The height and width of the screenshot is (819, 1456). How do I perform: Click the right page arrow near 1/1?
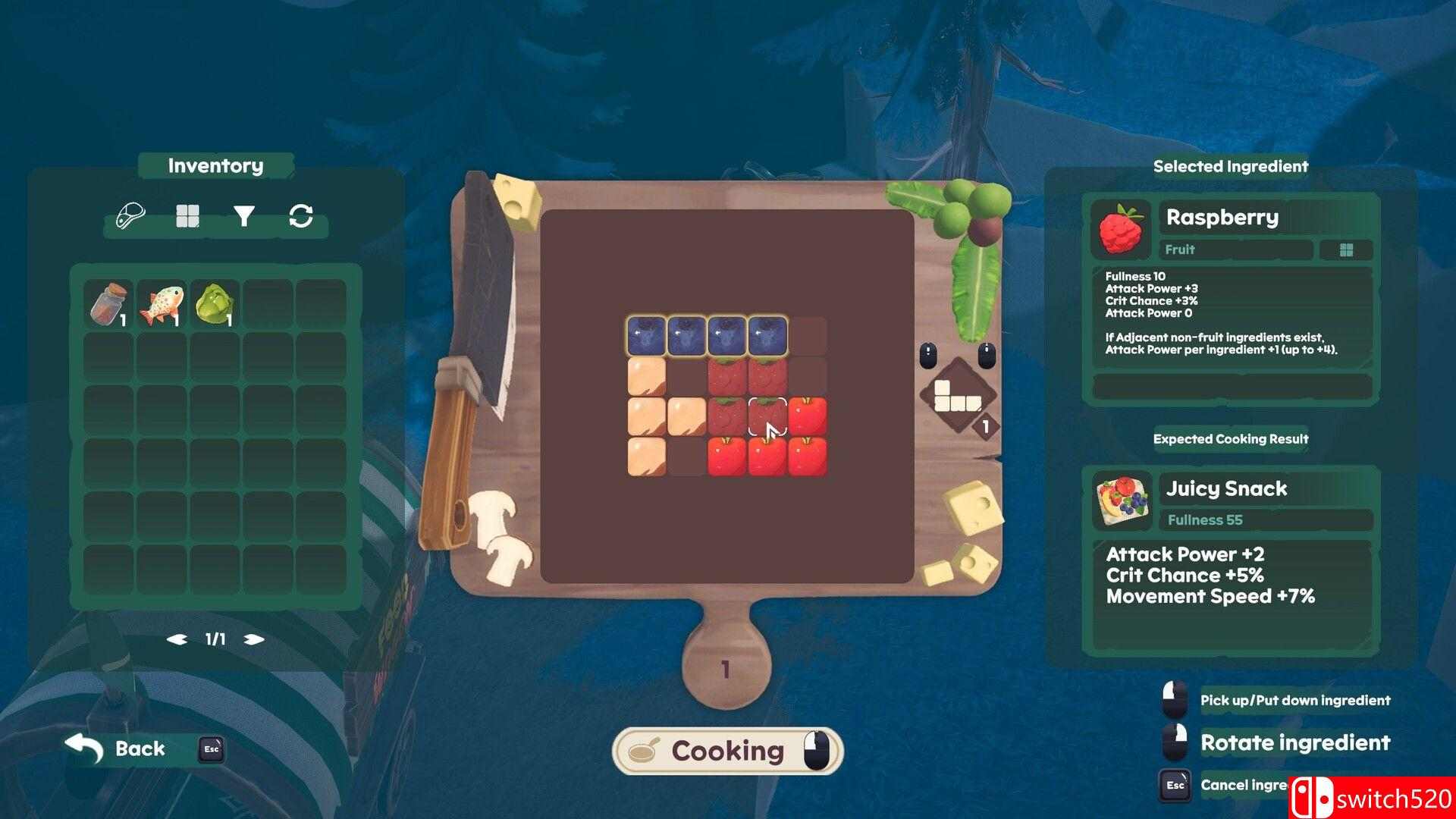[253, 639]
